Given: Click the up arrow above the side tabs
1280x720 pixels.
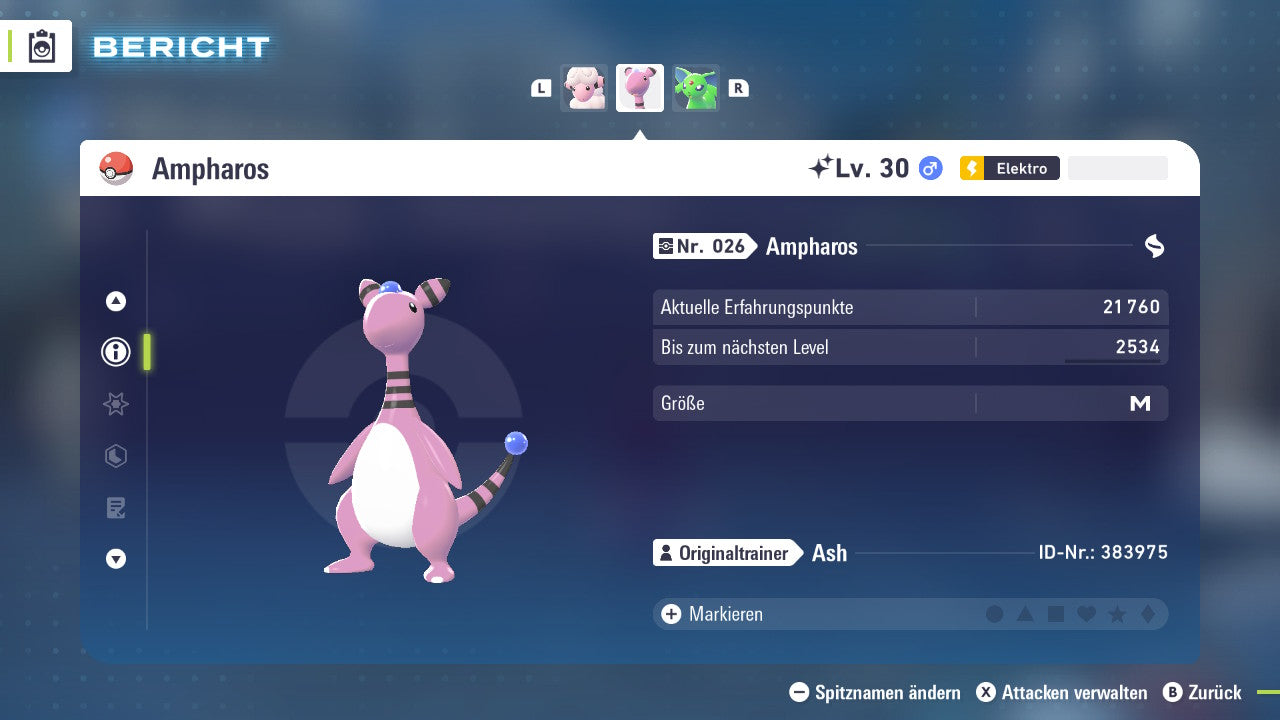Looking at the screenshot, I should (116, 301).
